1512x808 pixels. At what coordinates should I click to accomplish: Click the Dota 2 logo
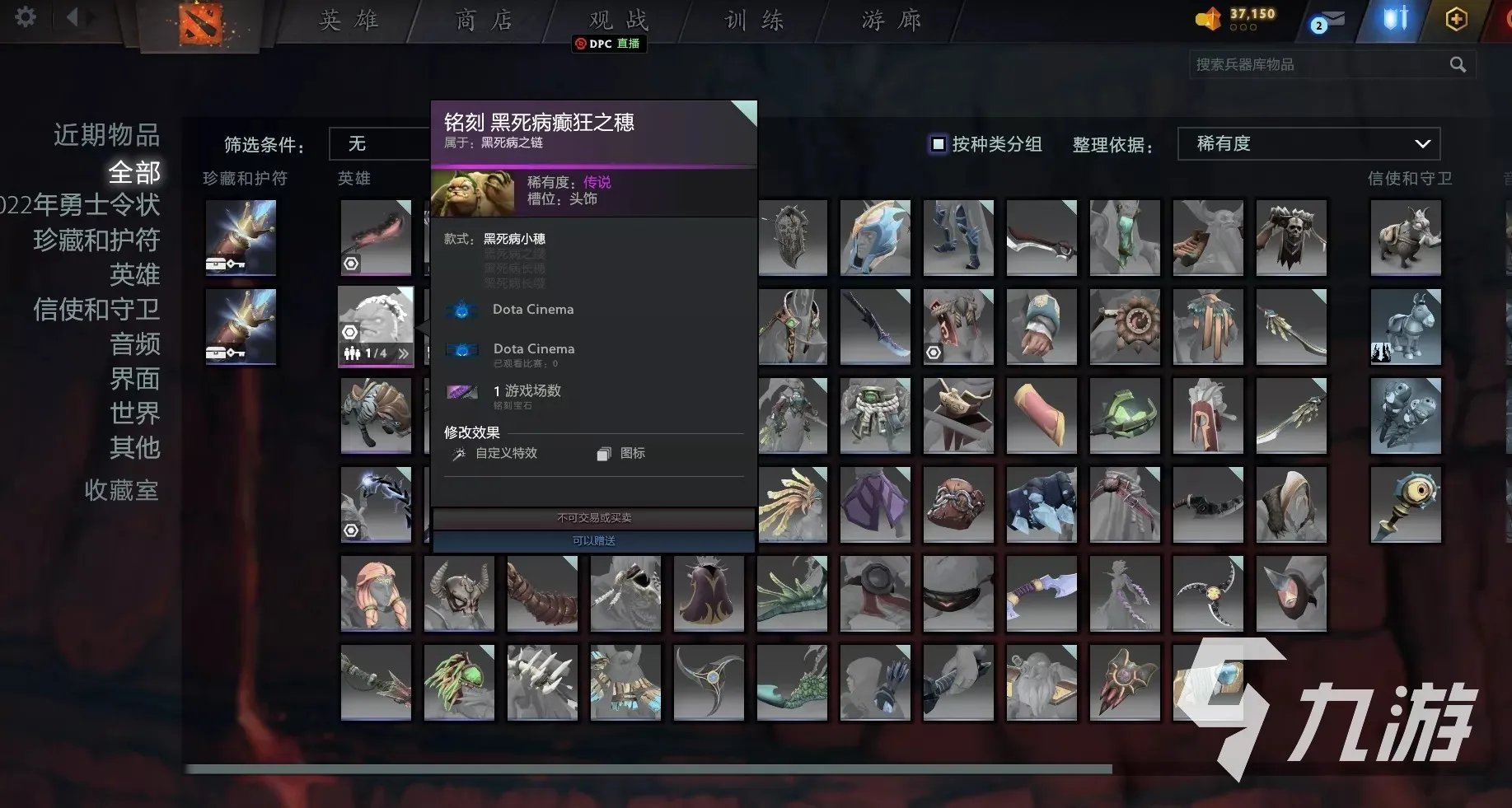(x=200, y=21)
